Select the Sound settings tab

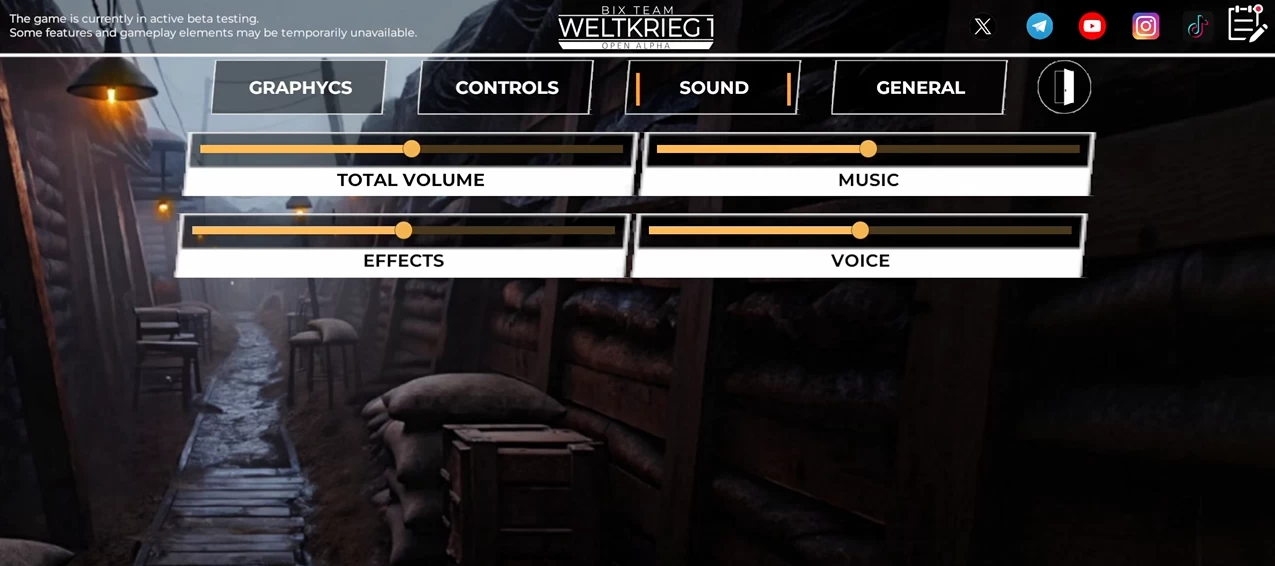713,88
